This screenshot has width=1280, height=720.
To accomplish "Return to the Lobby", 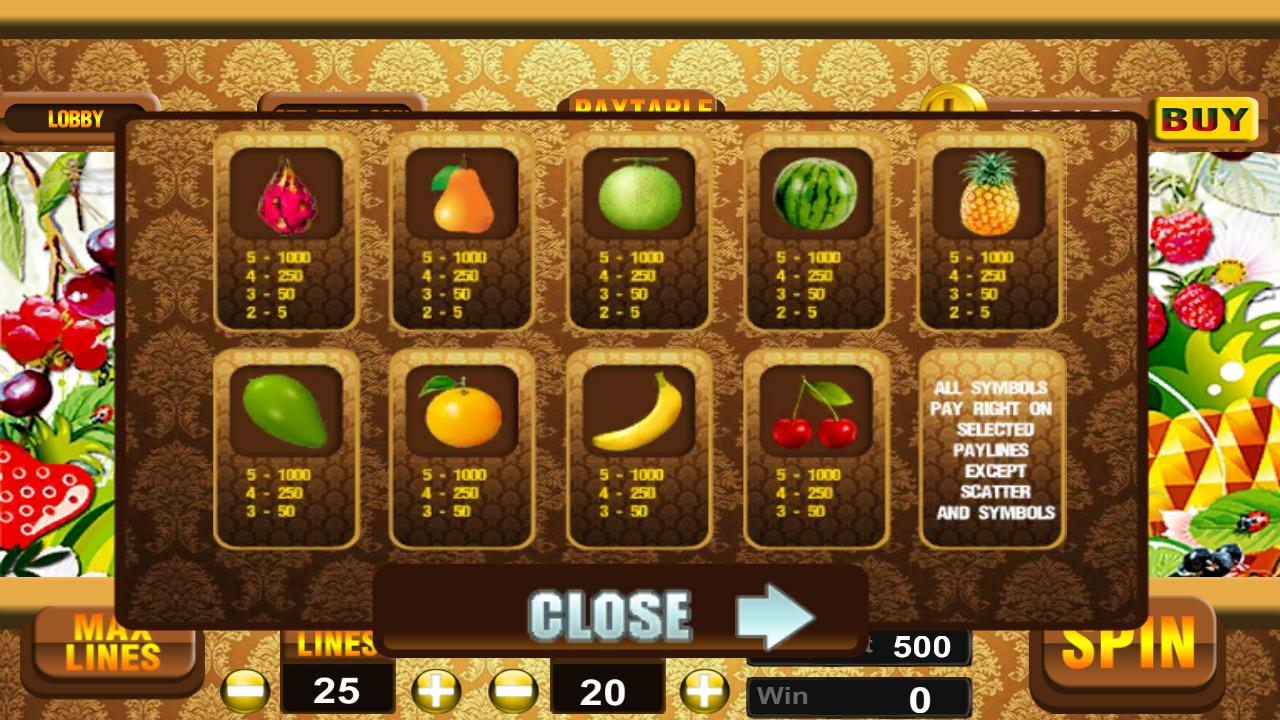I will (x=76, y=119).
